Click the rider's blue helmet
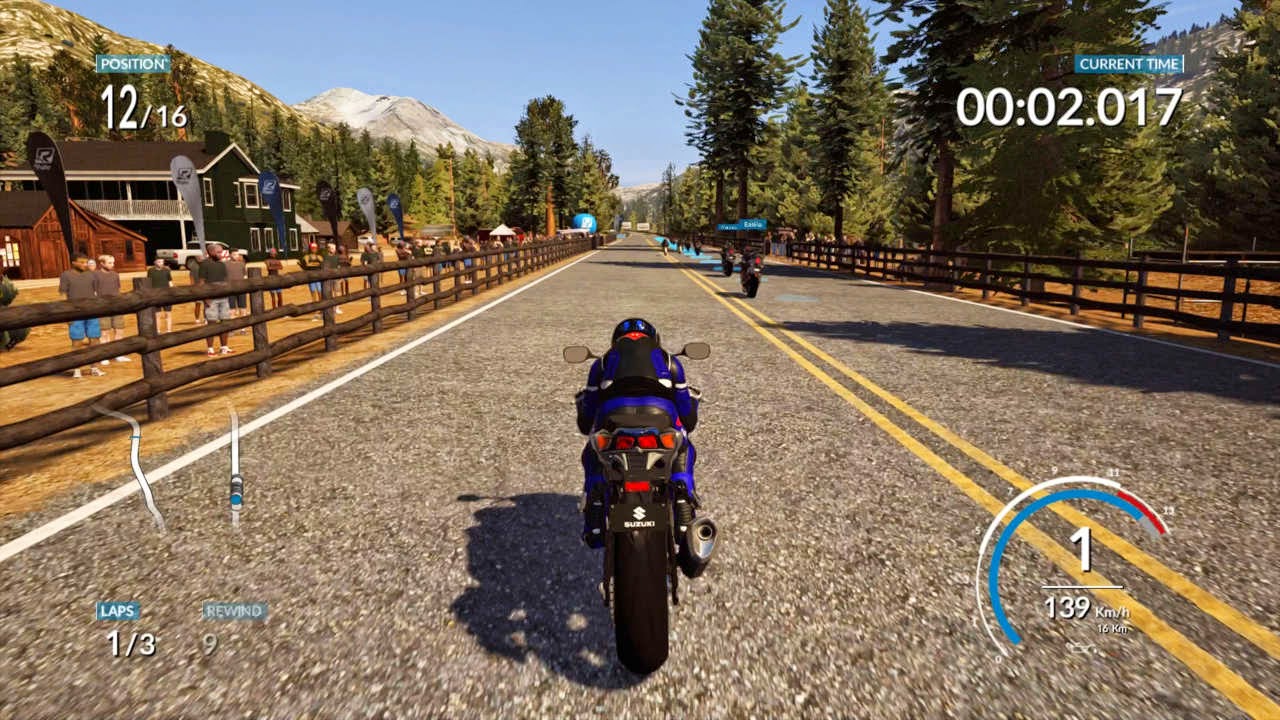This screenshot has height=720, width=1280. pyautogui.click(x=634, y=330)
